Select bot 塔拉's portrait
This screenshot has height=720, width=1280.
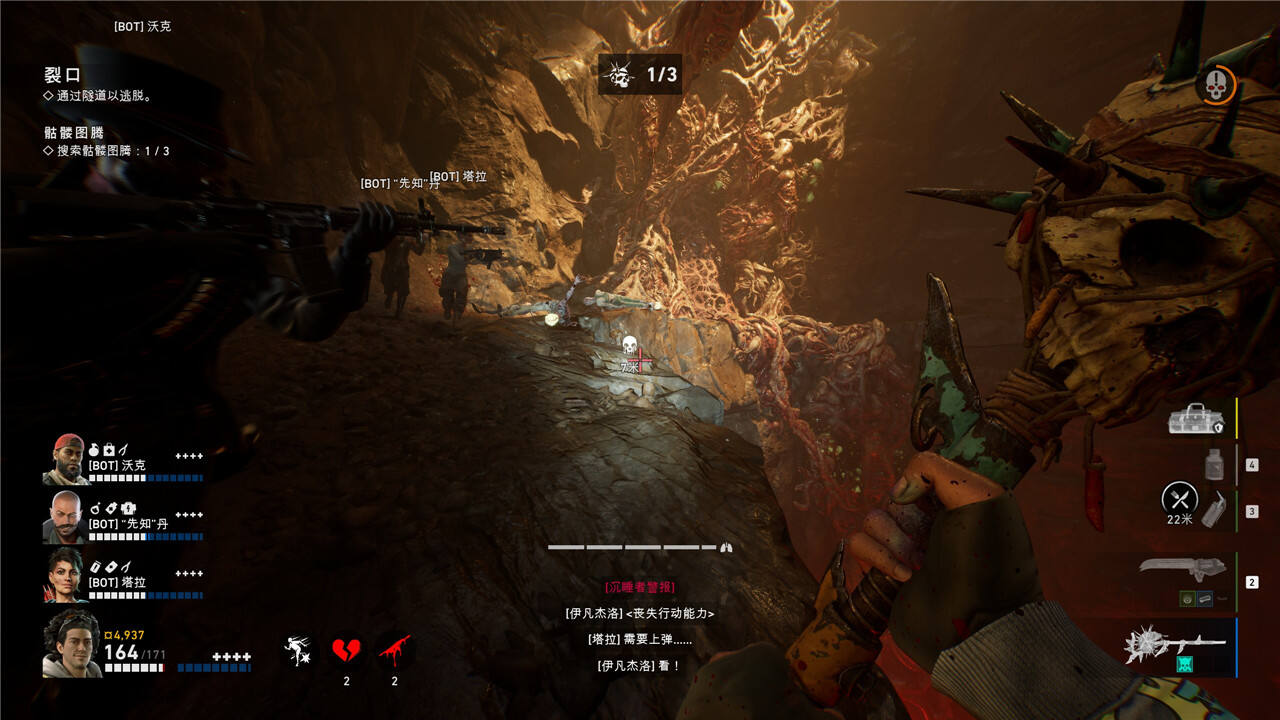click(x=65, y=574)
